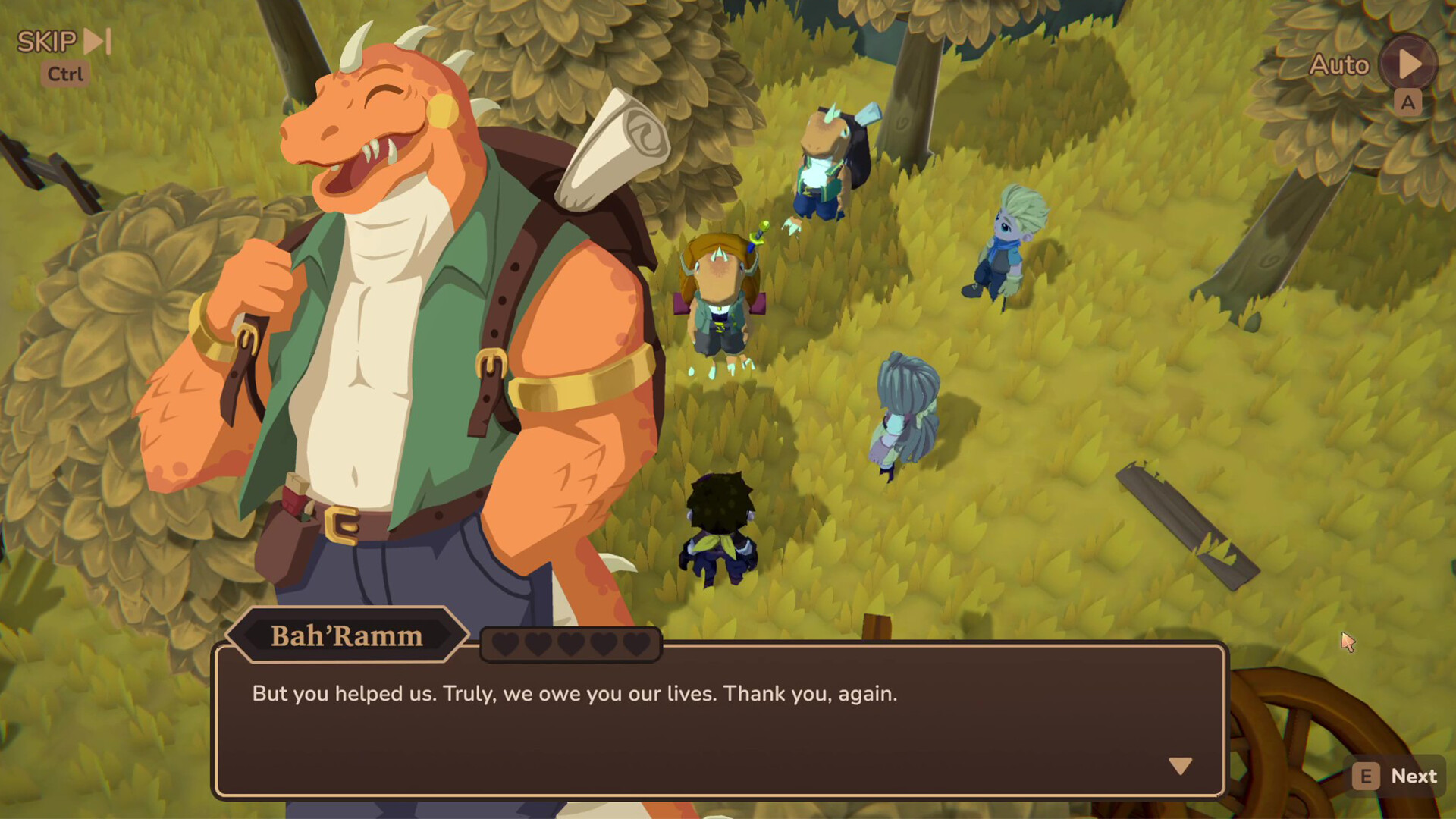Click the down-triangle dialogue advance indicator
The width and height of the screenshot is (1456, 819).
coord(1181,766)
